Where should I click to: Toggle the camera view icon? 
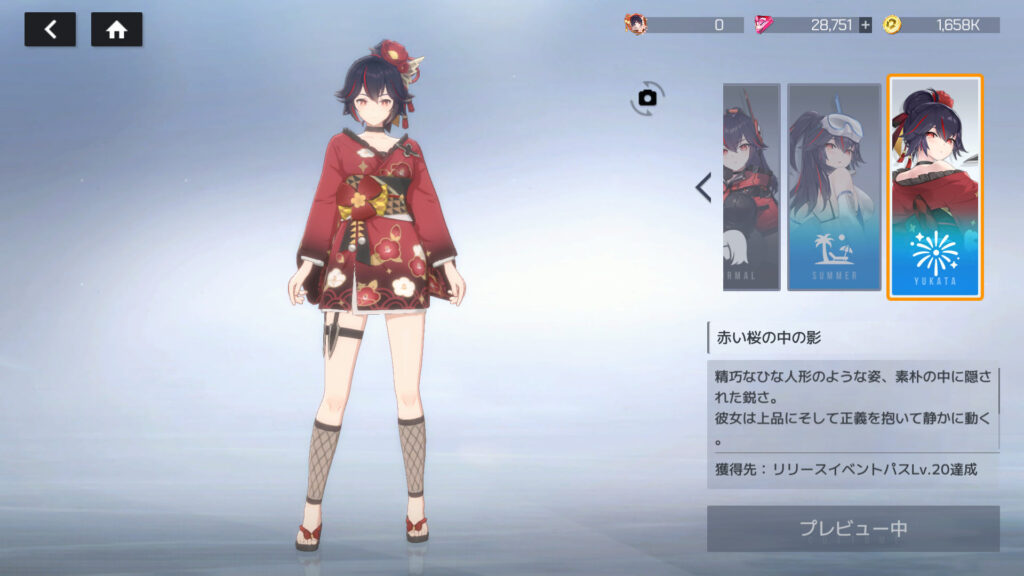[647, 97]
